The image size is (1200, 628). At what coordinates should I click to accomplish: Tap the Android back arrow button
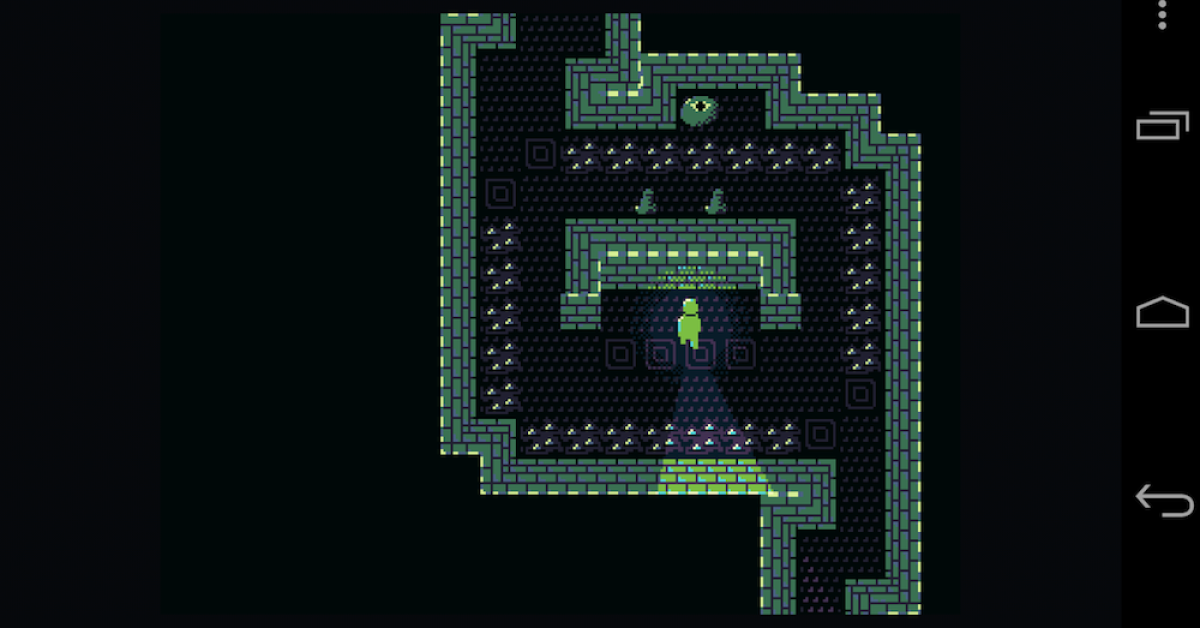click(x=1164, y=500)
